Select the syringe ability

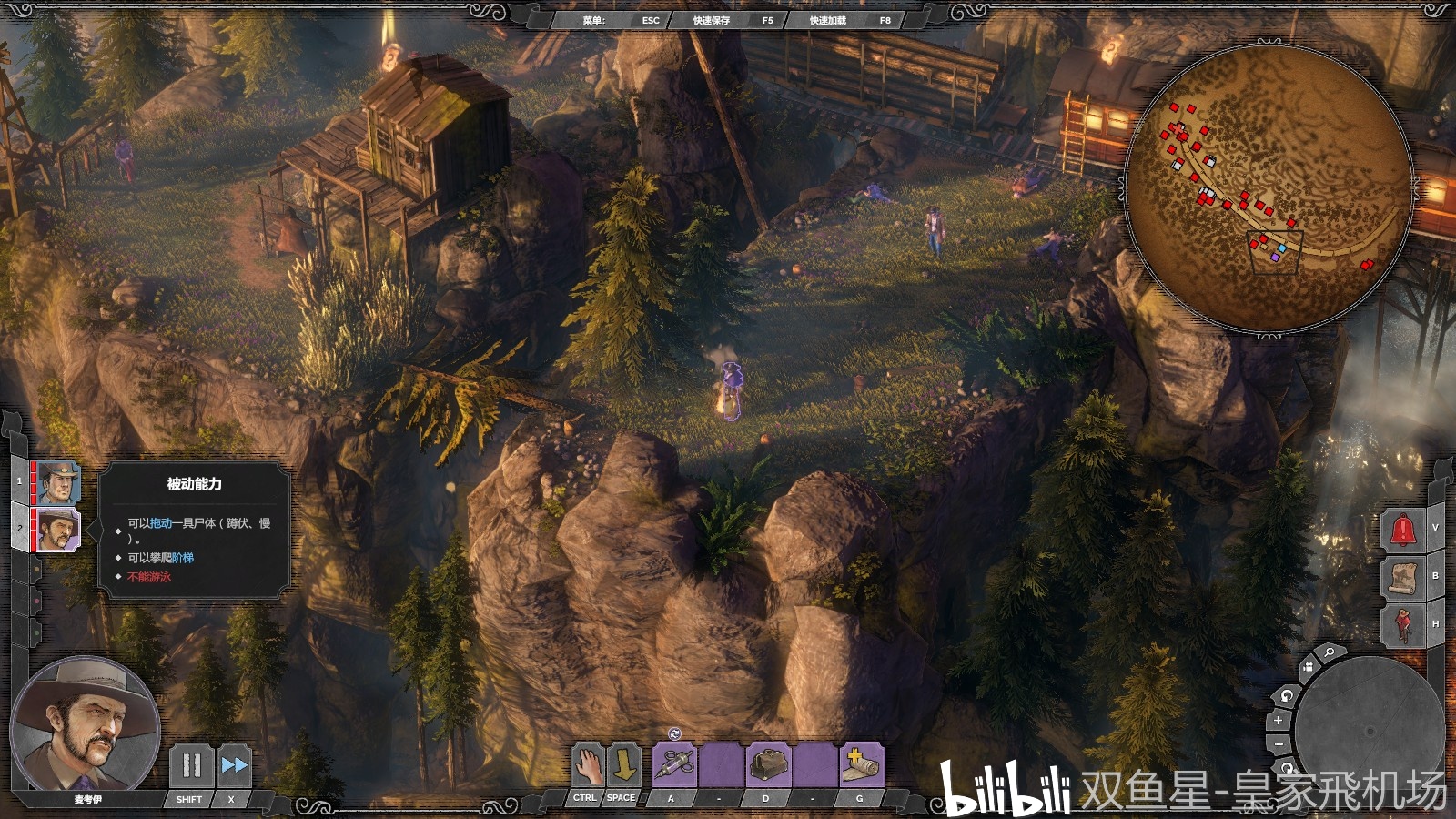(x=674, y=764)
